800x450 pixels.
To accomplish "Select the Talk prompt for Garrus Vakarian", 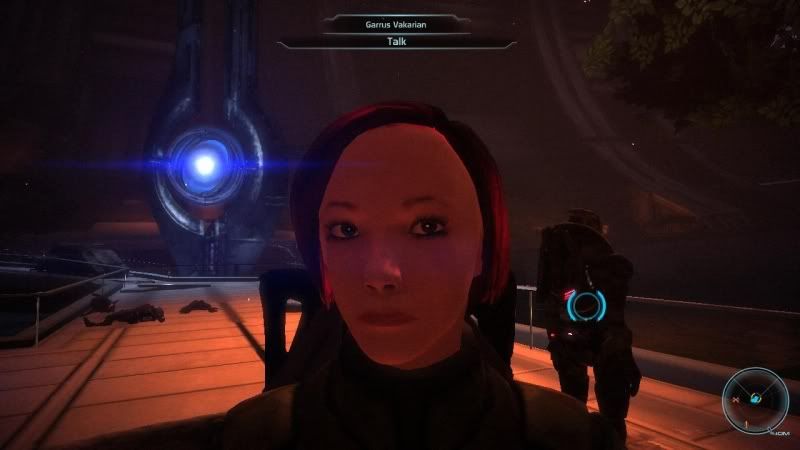I will point(397,44).
